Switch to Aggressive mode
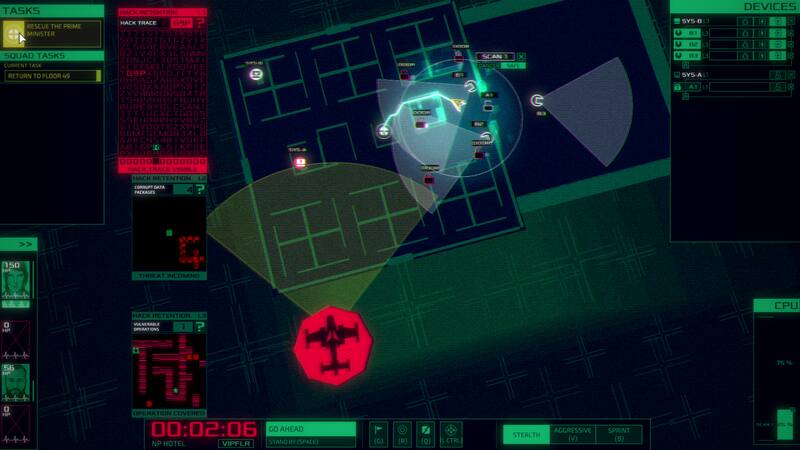The image size is (800, 450). (572, 434)
